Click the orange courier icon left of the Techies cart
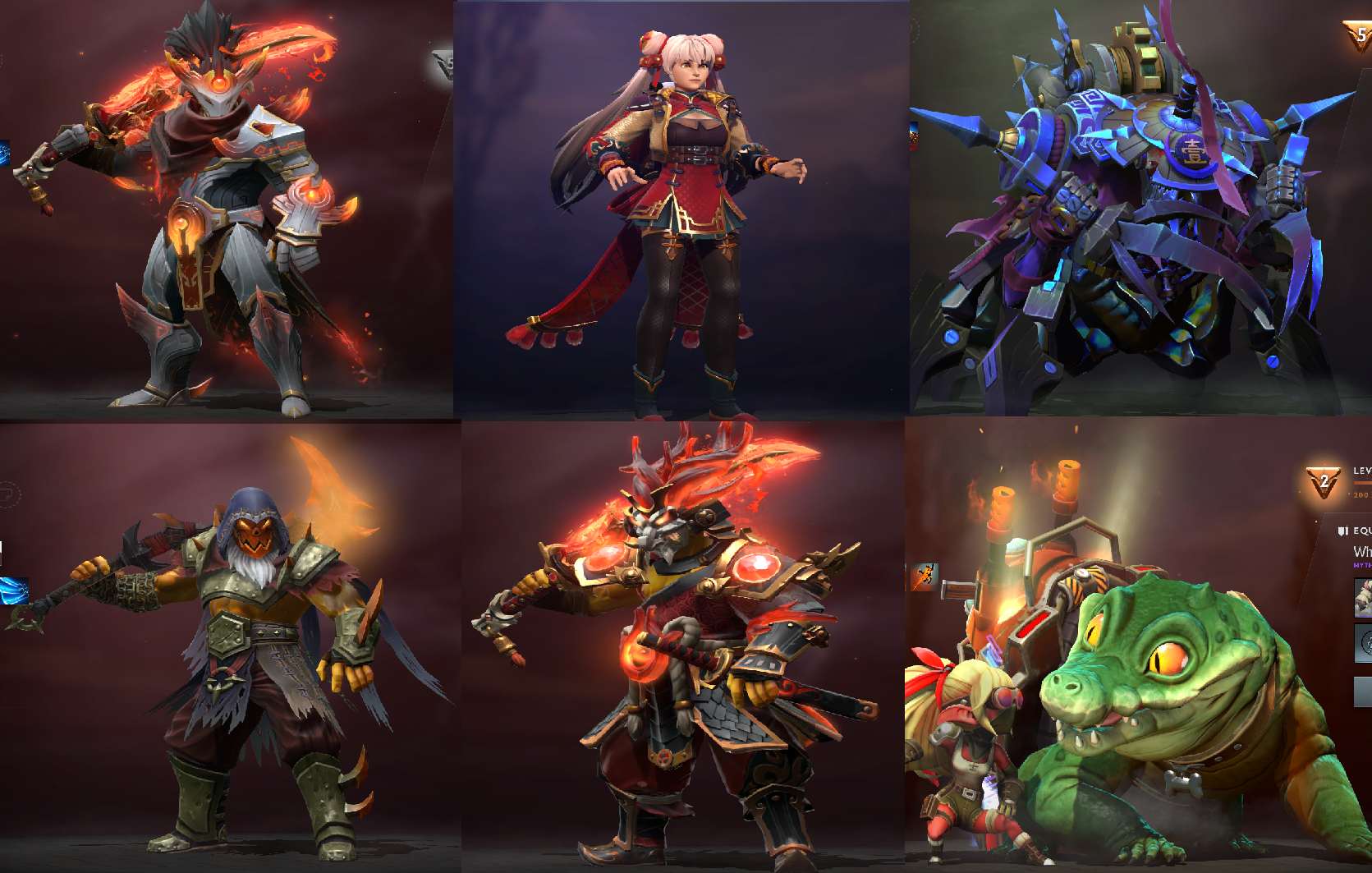This screenshot has width=1372, height=873. click(x=924, y=577)
